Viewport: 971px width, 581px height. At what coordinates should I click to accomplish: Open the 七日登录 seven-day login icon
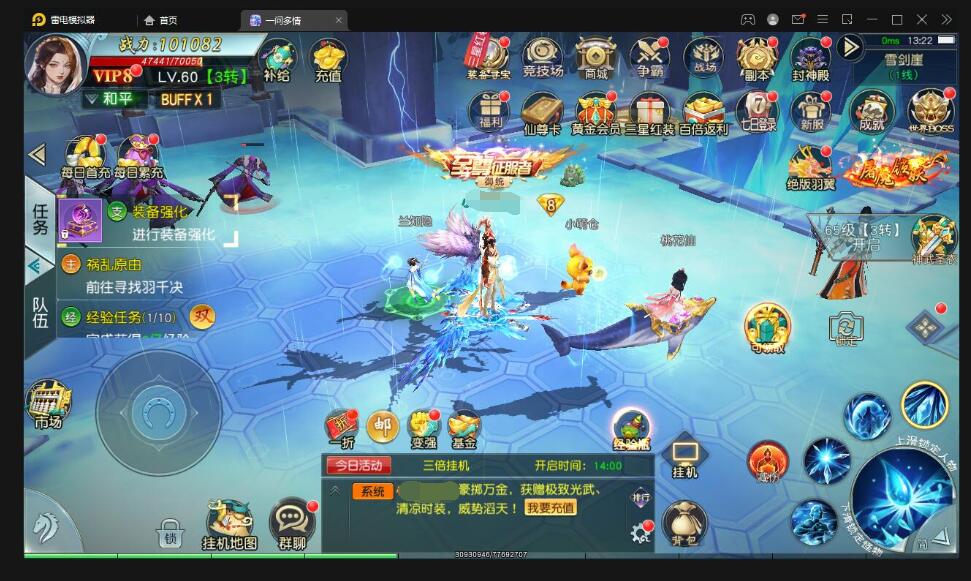coord(757,111)
